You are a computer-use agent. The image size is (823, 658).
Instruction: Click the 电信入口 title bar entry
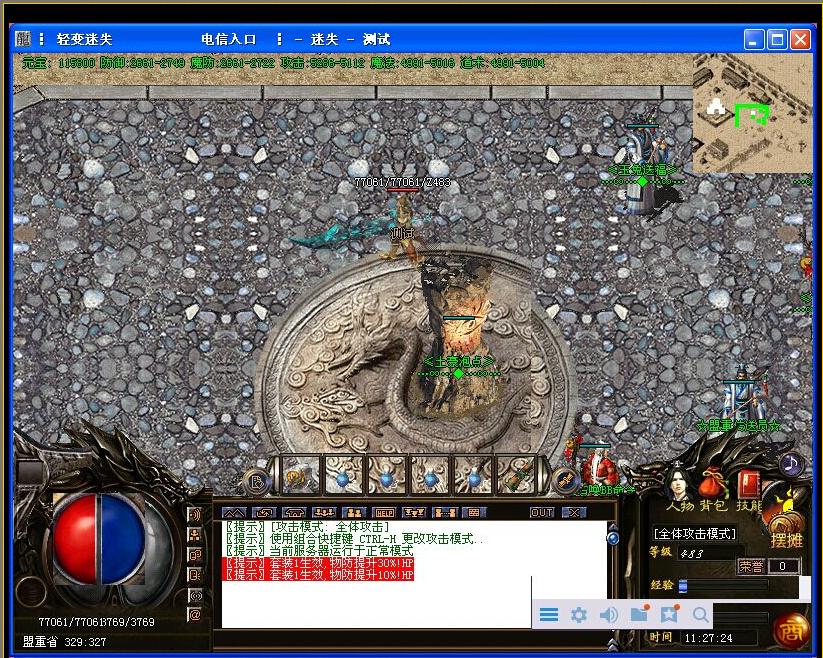[x=229, y=40]
